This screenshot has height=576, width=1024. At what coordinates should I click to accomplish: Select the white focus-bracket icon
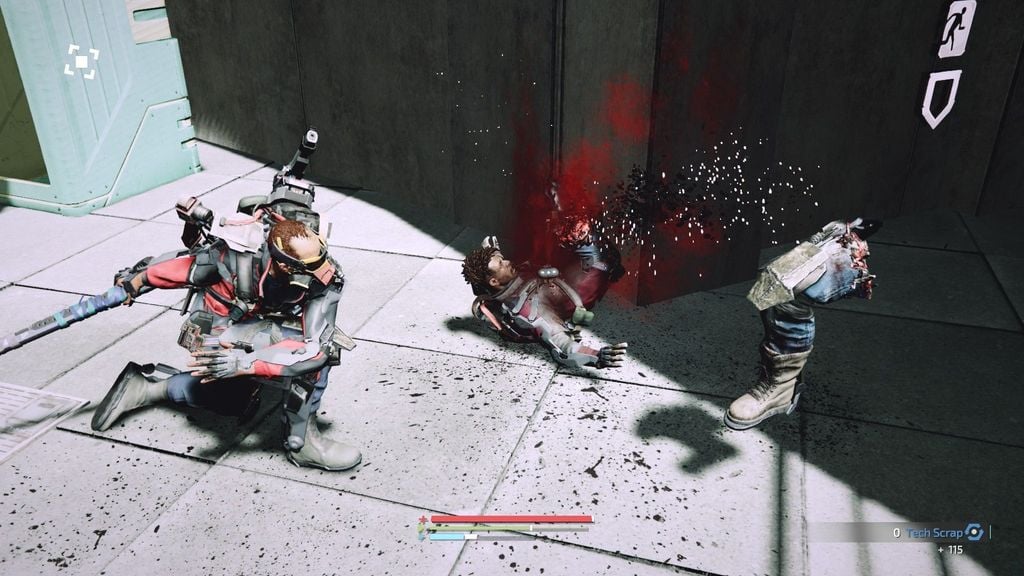pyautogui.click(x=82, y=61)
